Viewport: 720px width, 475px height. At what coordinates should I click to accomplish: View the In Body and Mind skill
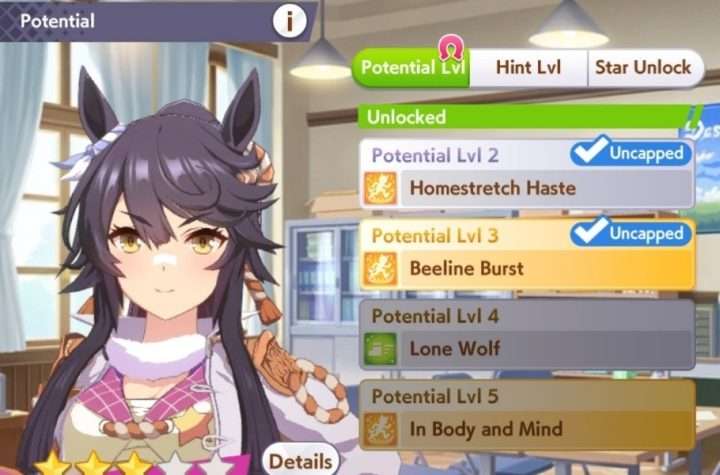pos(527,430)
